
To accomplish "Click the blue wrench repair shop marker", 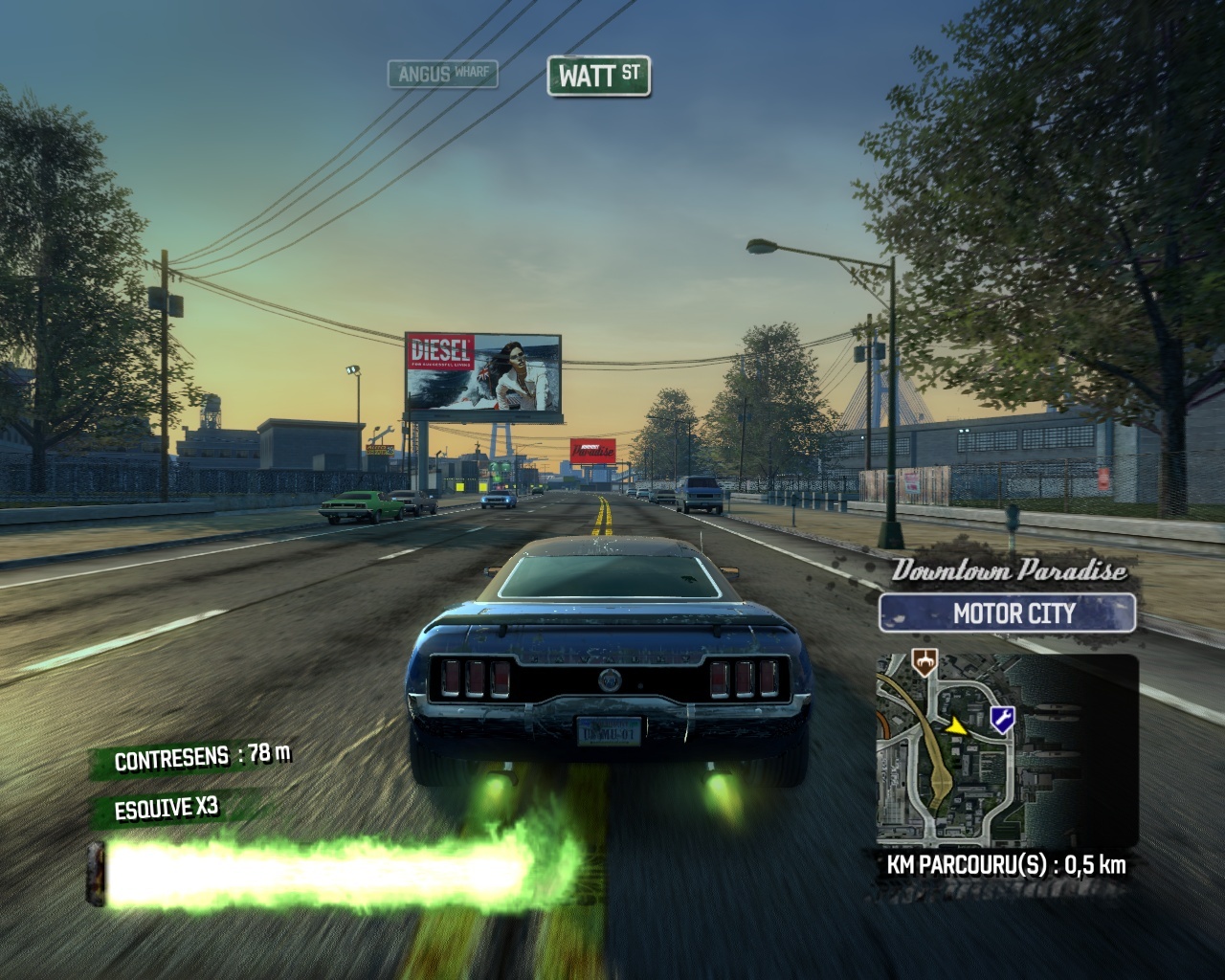I will point(1002,717).
